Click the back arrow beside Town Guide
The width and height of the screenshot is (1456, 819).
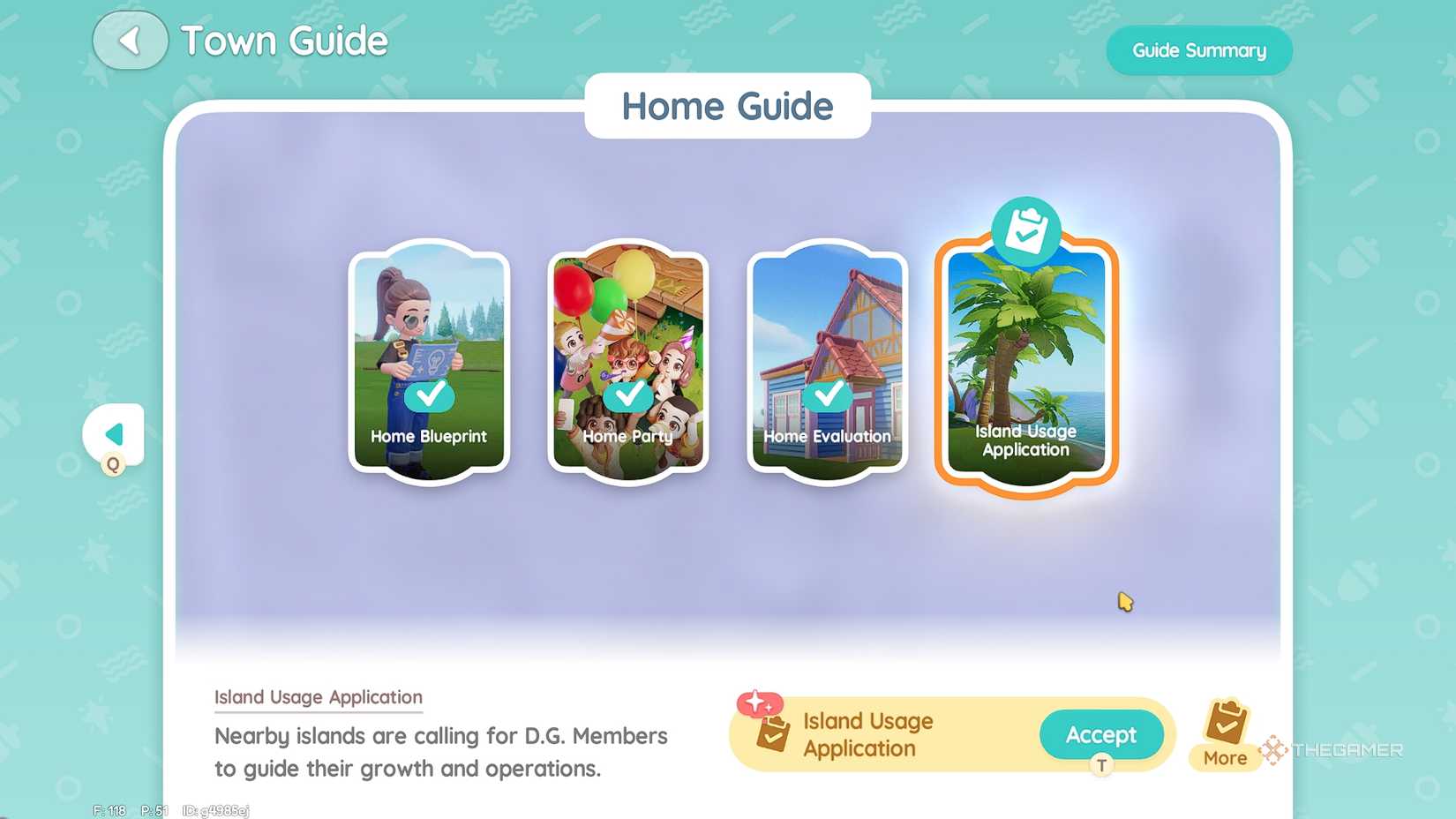(131, 40)
